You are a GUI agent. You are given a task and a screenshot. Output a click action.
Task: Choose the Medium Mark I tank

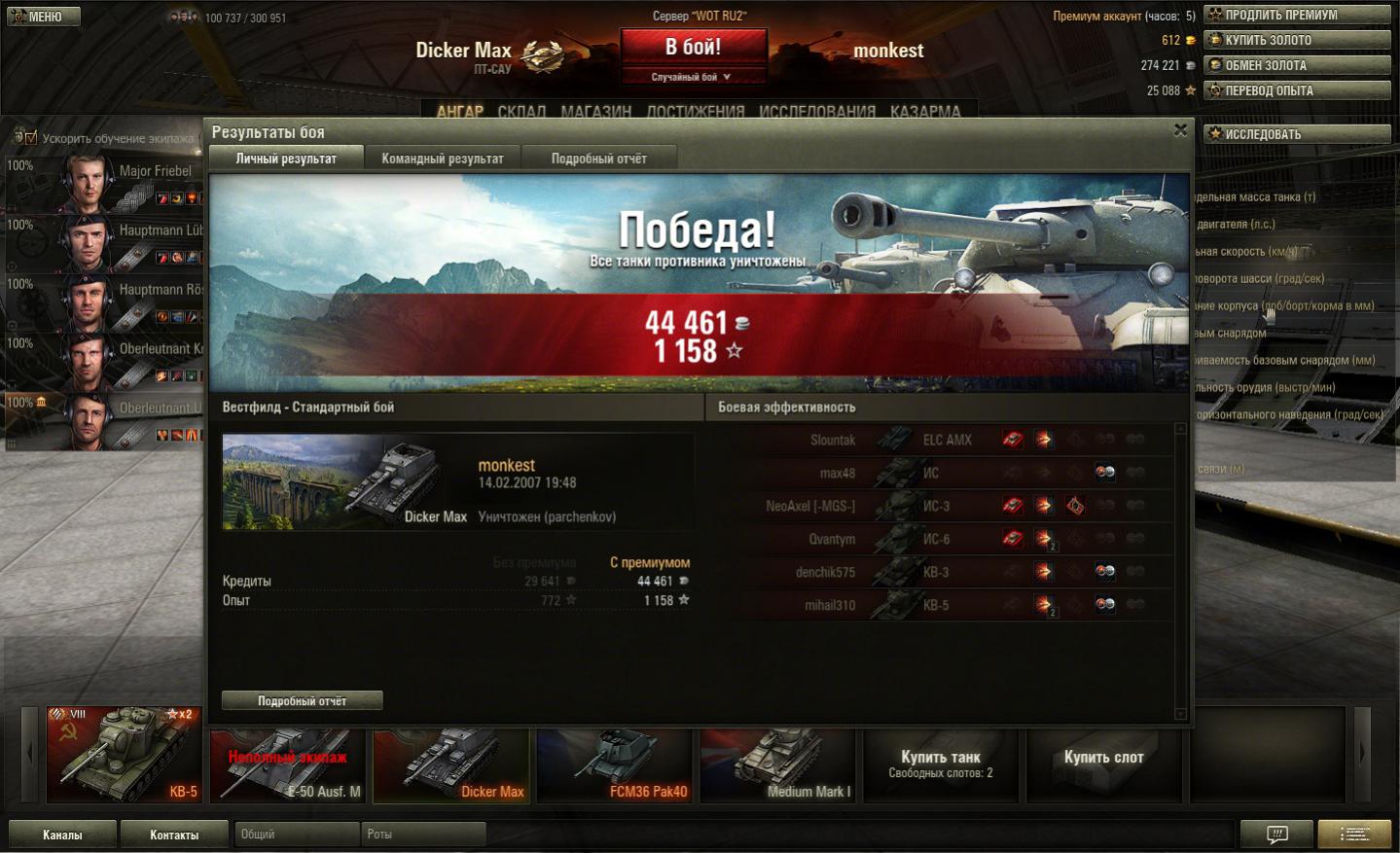click(x=777, y=764)
